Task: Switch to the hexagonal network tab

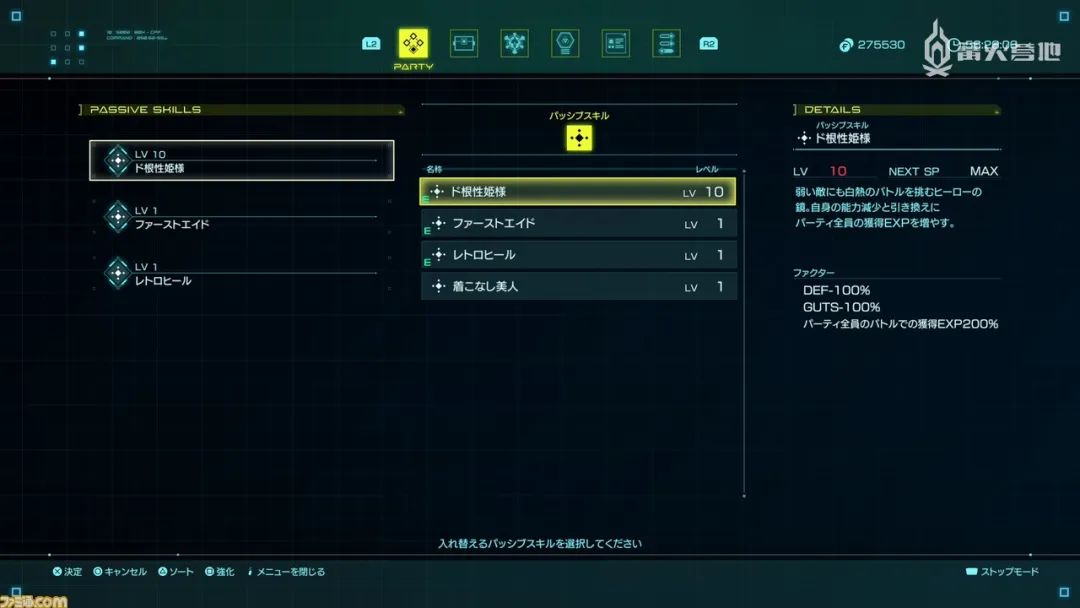Action: pos(515,44)
